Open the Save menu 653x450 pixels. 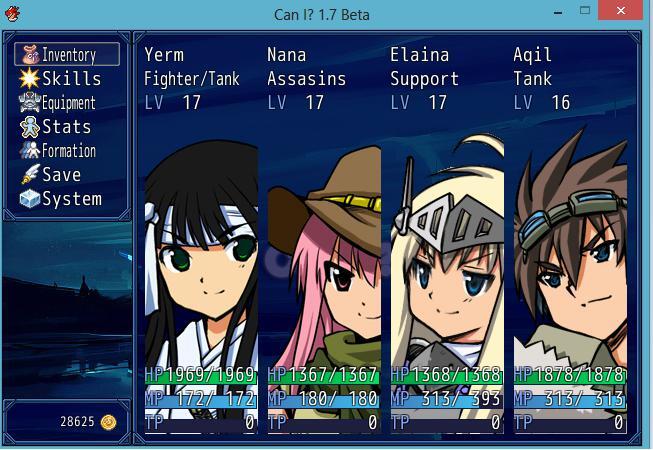click(x=67, y=175)
